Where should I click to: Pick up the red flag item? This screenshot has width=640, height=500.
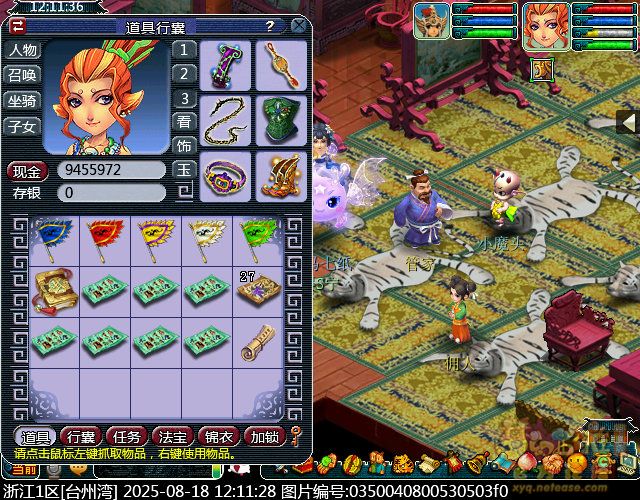coord(104,238)
